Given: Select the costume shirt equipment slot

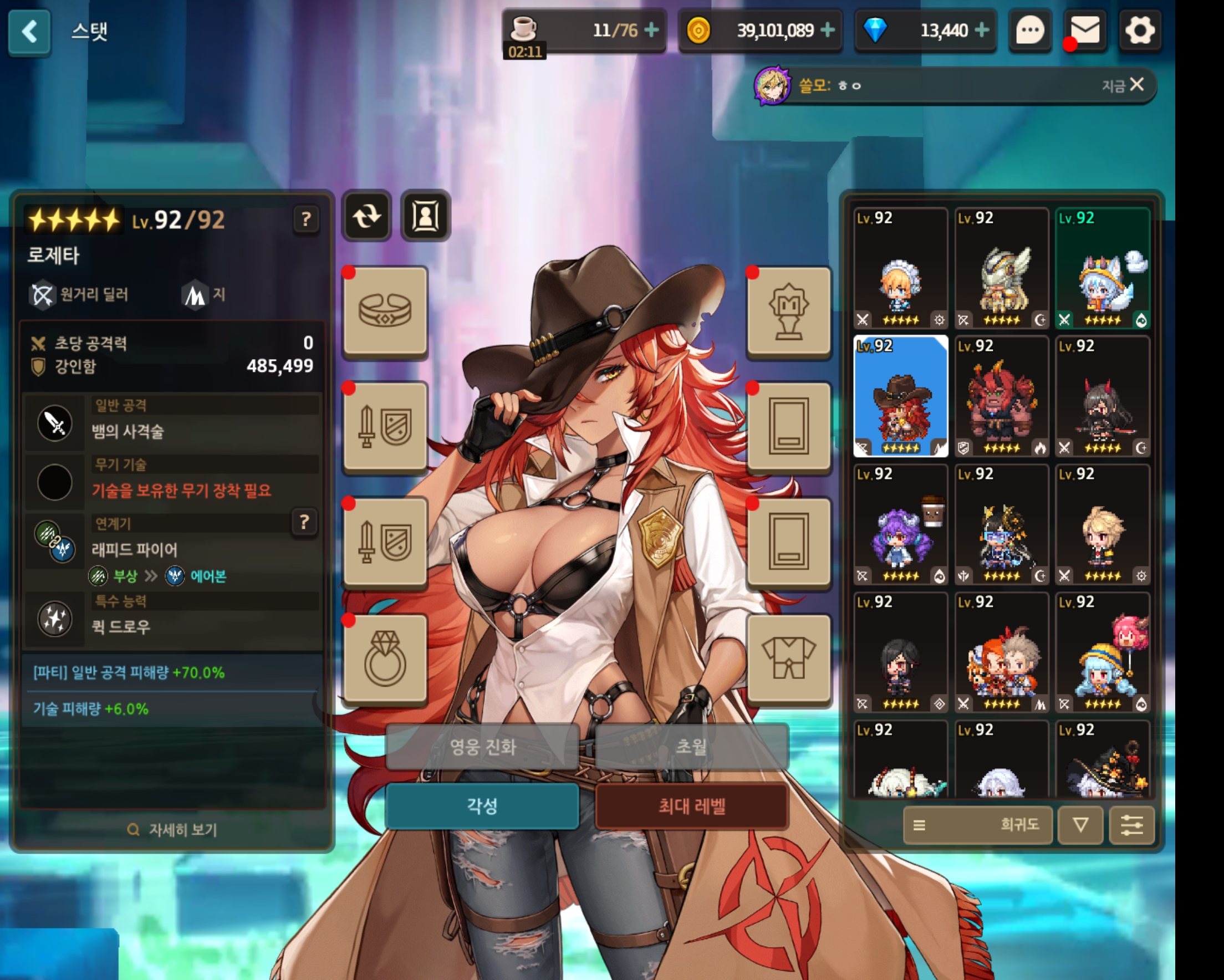Looking at the screenshot, I should click(x=789, y=659).
